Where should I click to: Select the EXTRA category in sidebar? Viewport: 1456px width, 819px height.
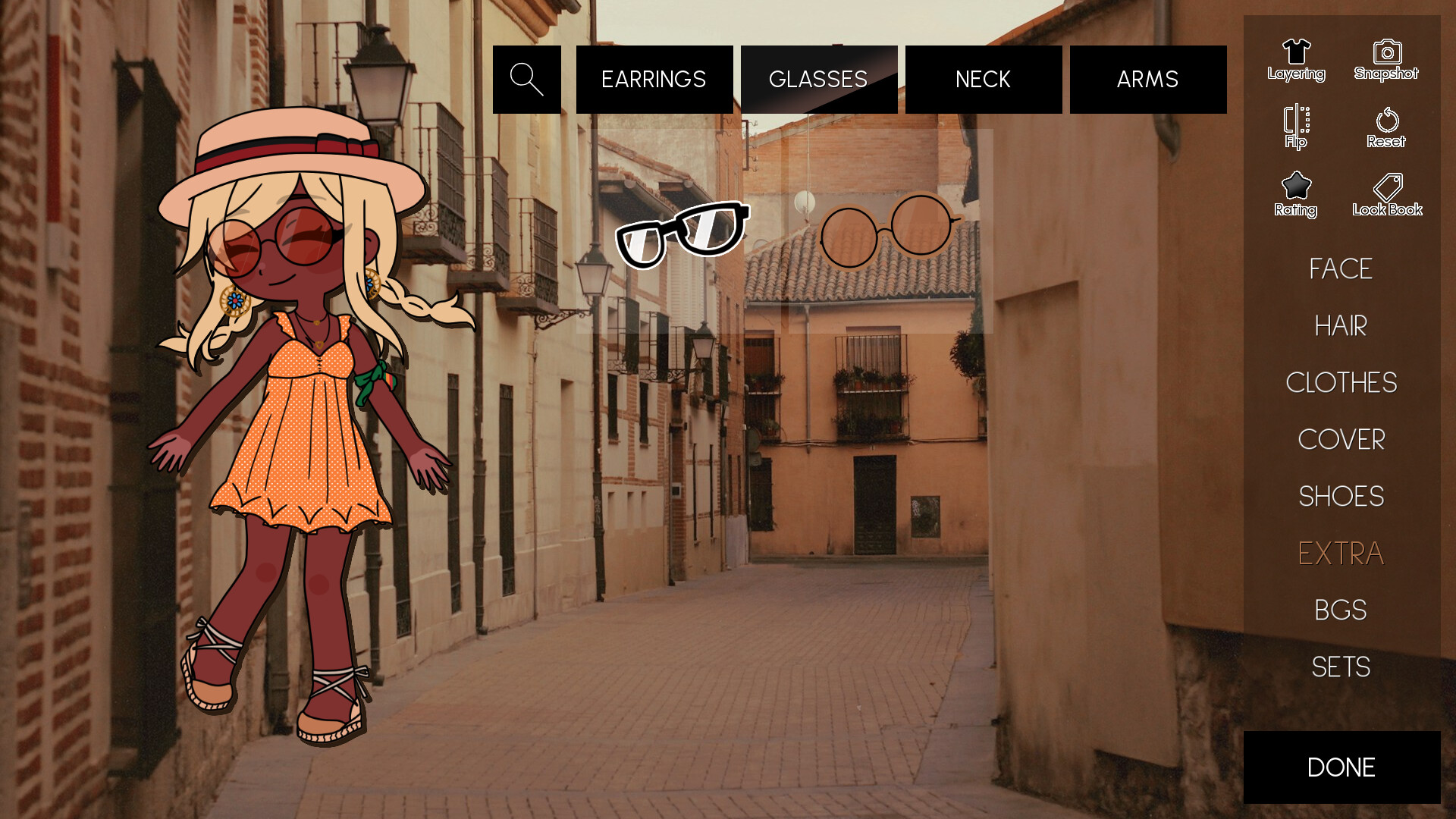pyautogui.click(x=1341, y=554)
